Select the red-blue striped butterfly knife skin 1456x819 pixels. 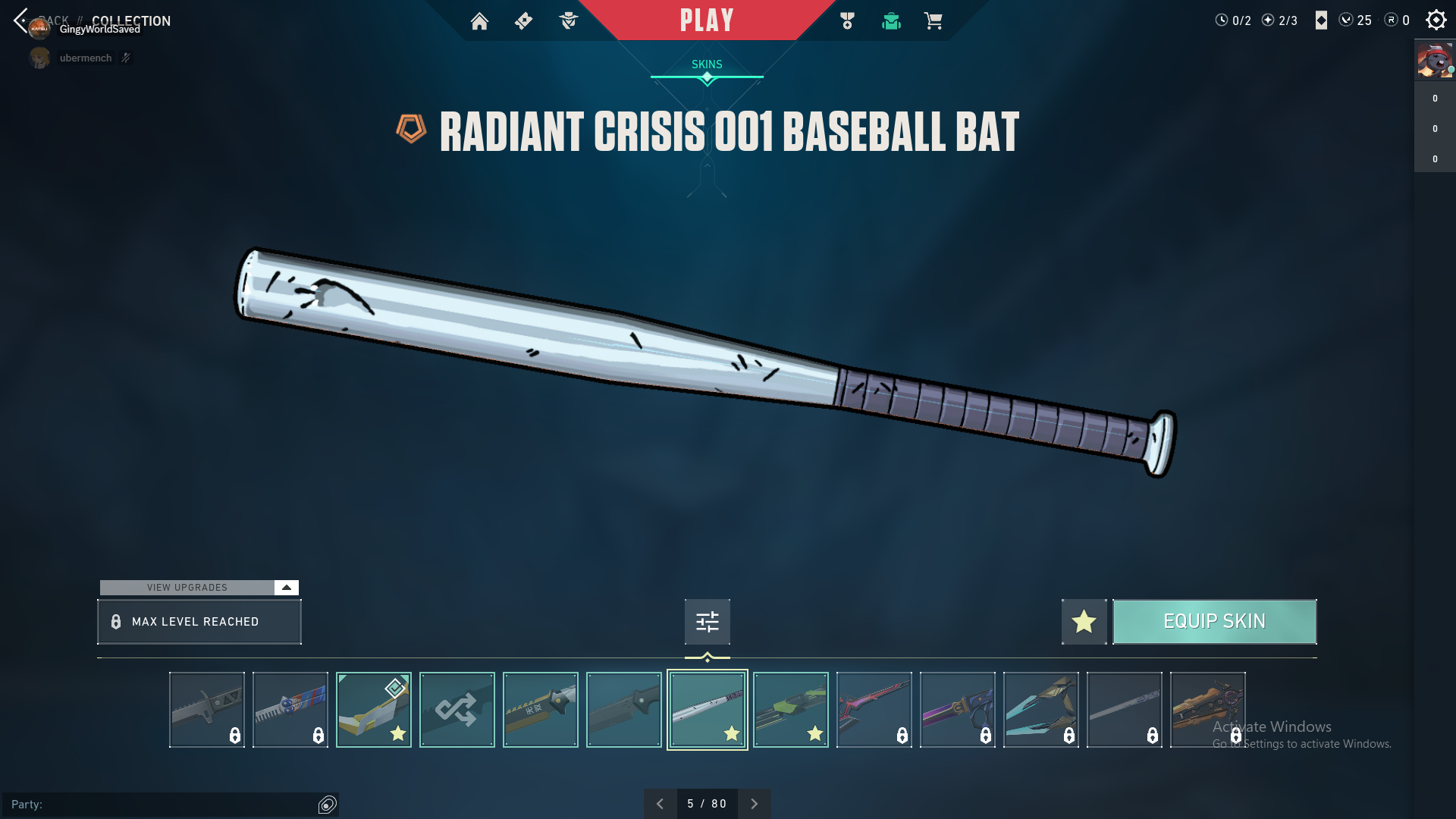tap(290, 710)
